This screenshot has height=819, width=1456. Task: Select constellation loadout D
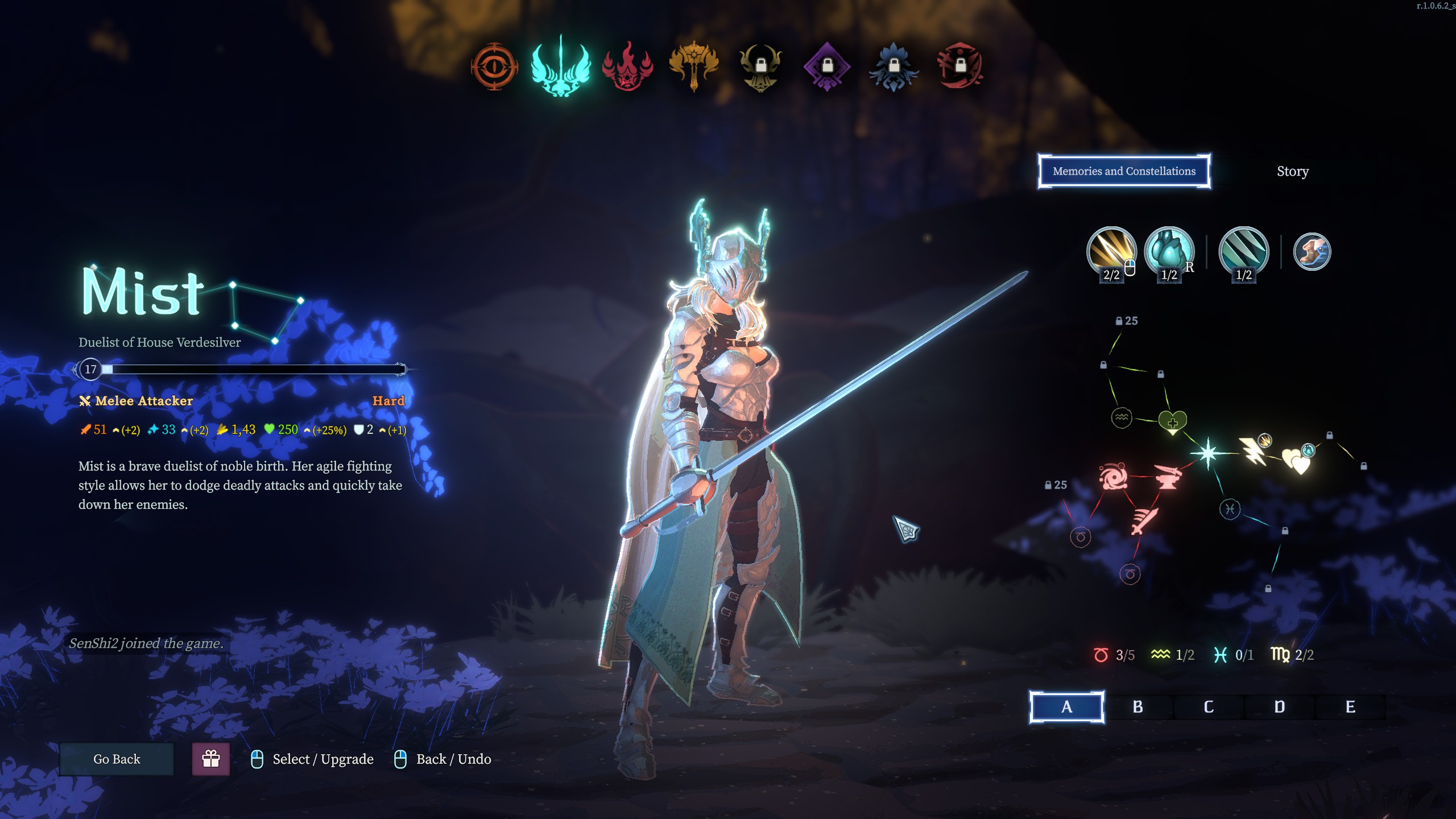(x=1280, y=707)
